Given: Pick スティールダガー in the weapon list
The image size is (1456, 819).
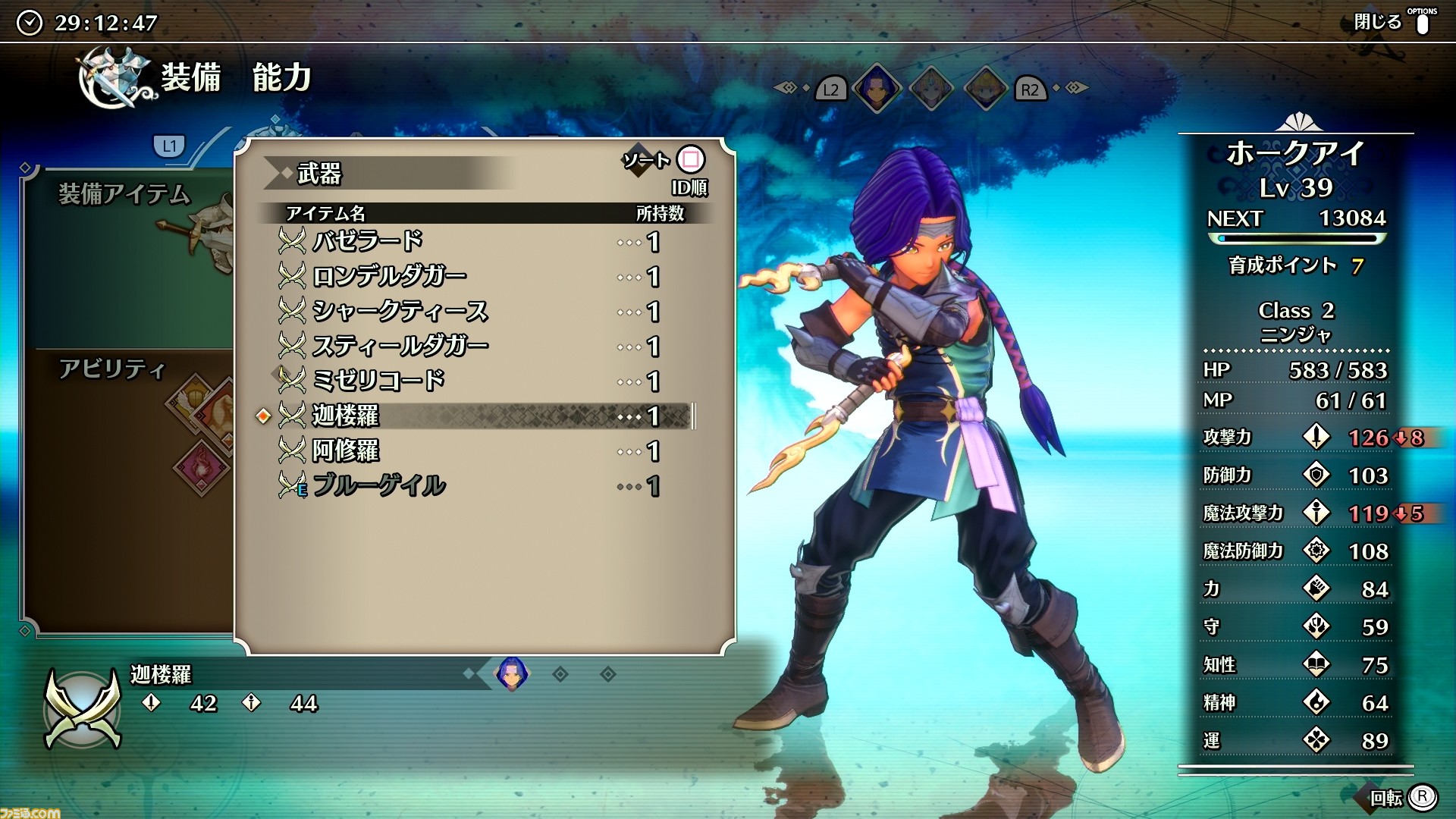Looking at the screenshot, I should point(400,346).
